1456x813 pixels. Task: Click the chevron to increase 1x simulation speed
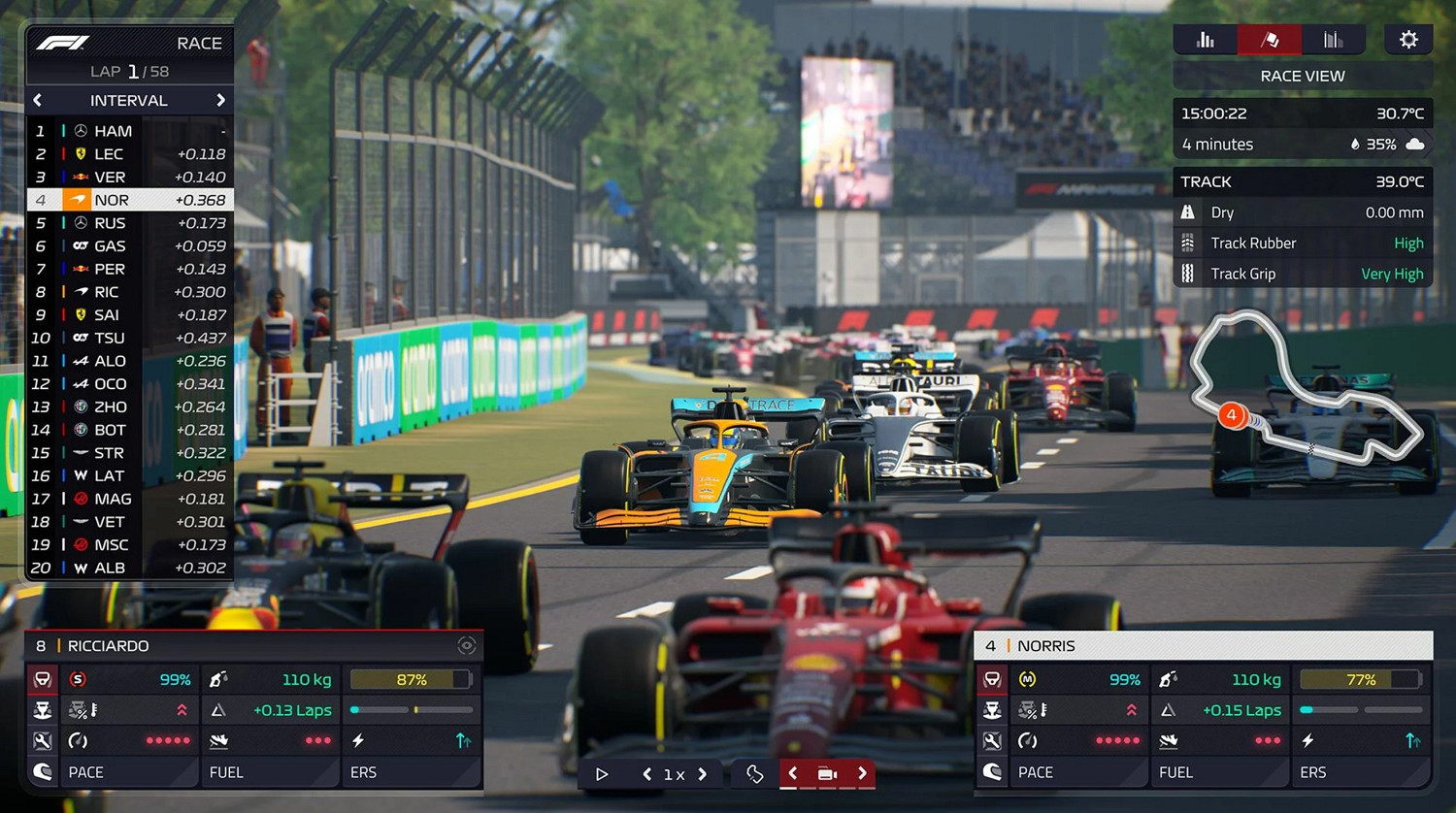coord(702,774)
